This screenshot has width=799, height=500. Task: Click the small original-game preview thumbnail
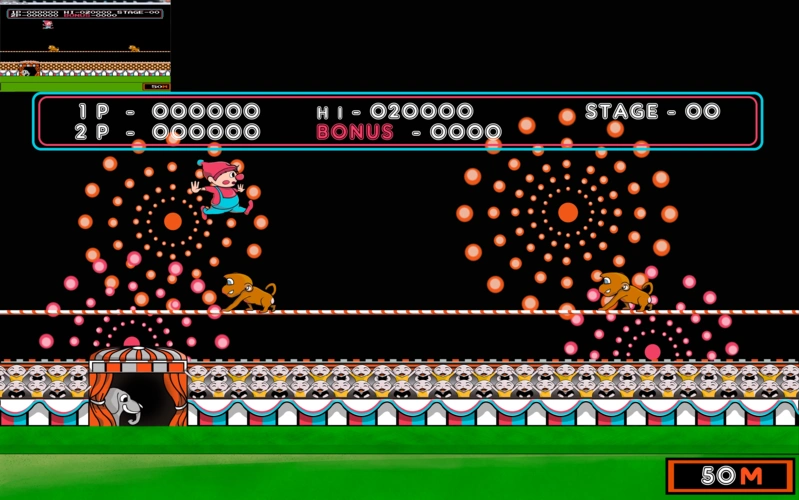[x=85, y=46]
